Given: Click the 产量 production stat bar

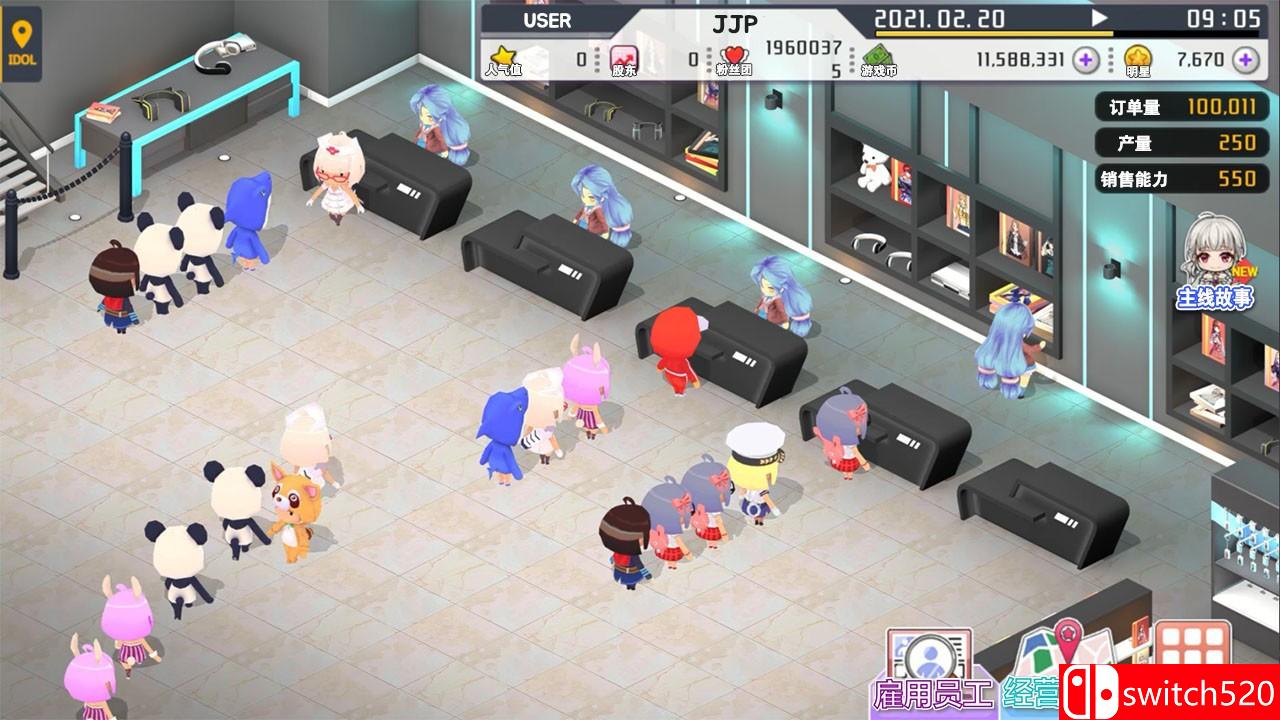Looking at the screenshot, I should pos(1181,143).
